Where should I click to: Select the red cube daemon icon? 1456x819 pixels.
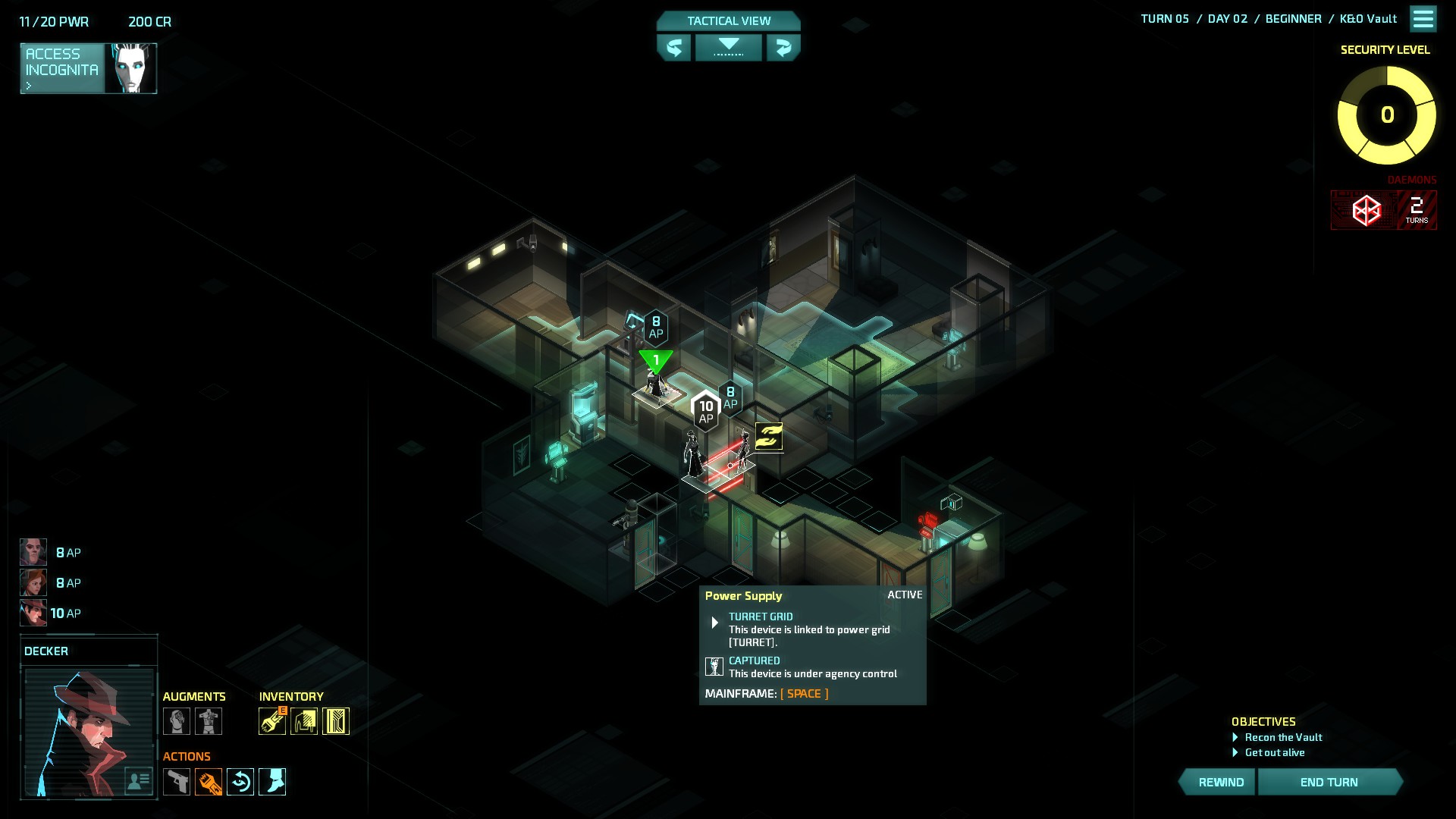(1366, 210)
